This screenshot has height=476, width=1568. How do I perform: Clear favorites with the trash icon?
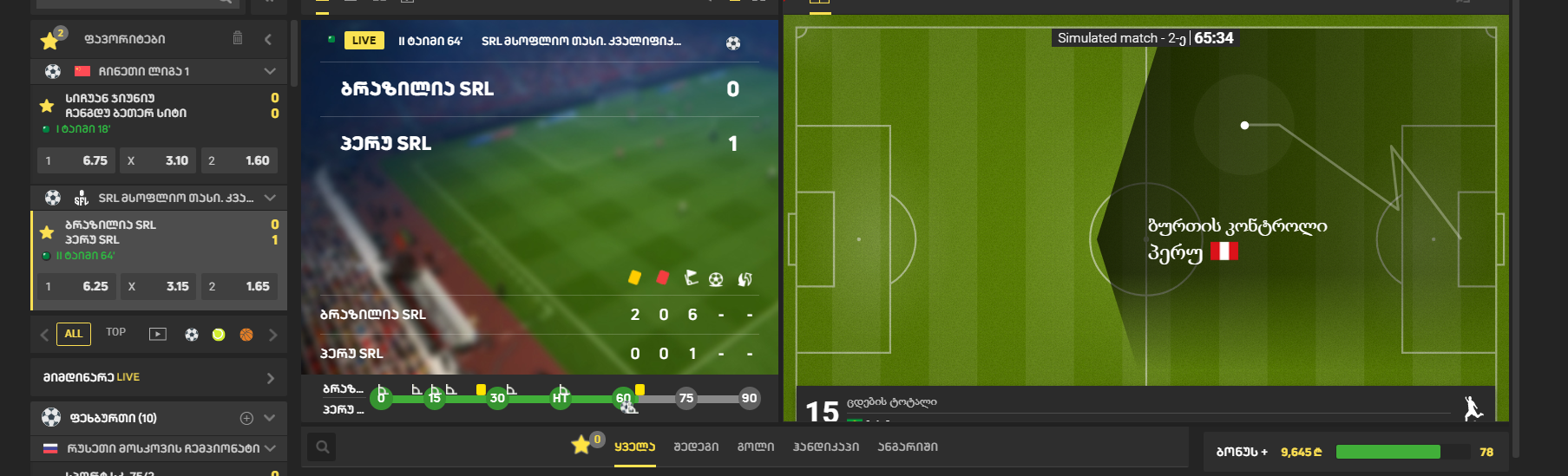click(238, 38)
